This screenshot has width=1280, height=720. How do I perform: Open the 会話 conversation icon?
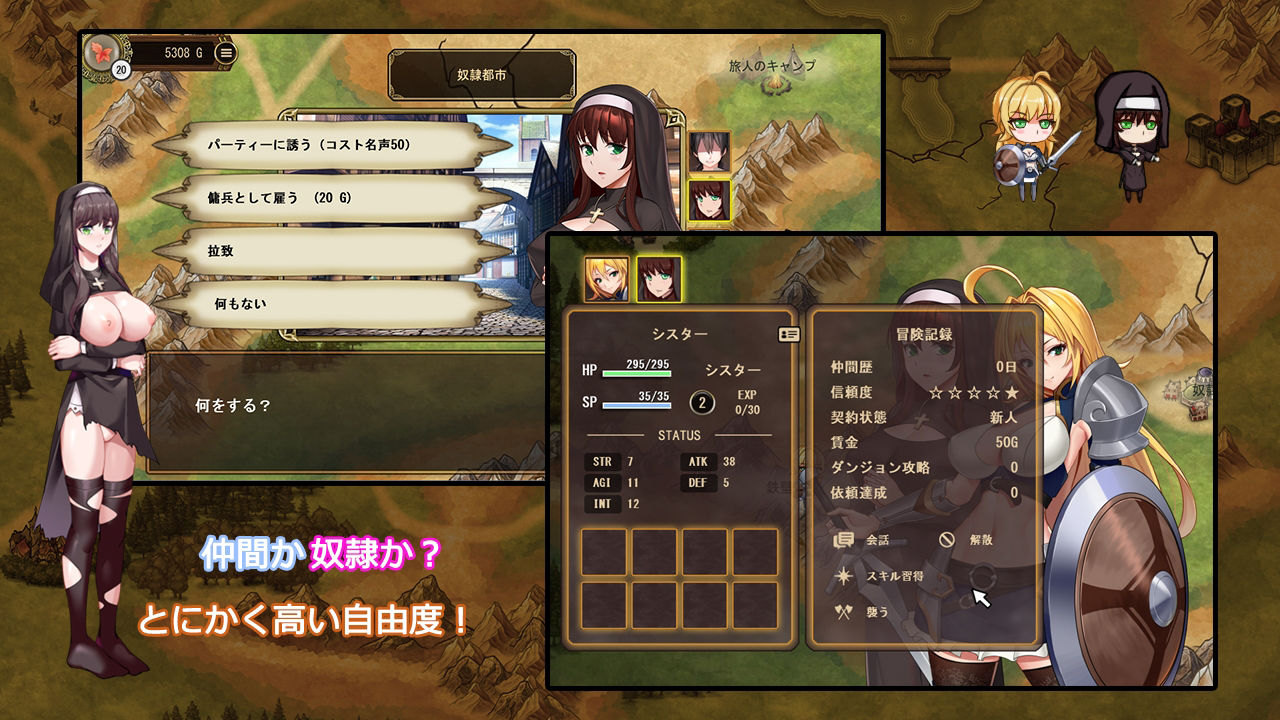(843, 538)
